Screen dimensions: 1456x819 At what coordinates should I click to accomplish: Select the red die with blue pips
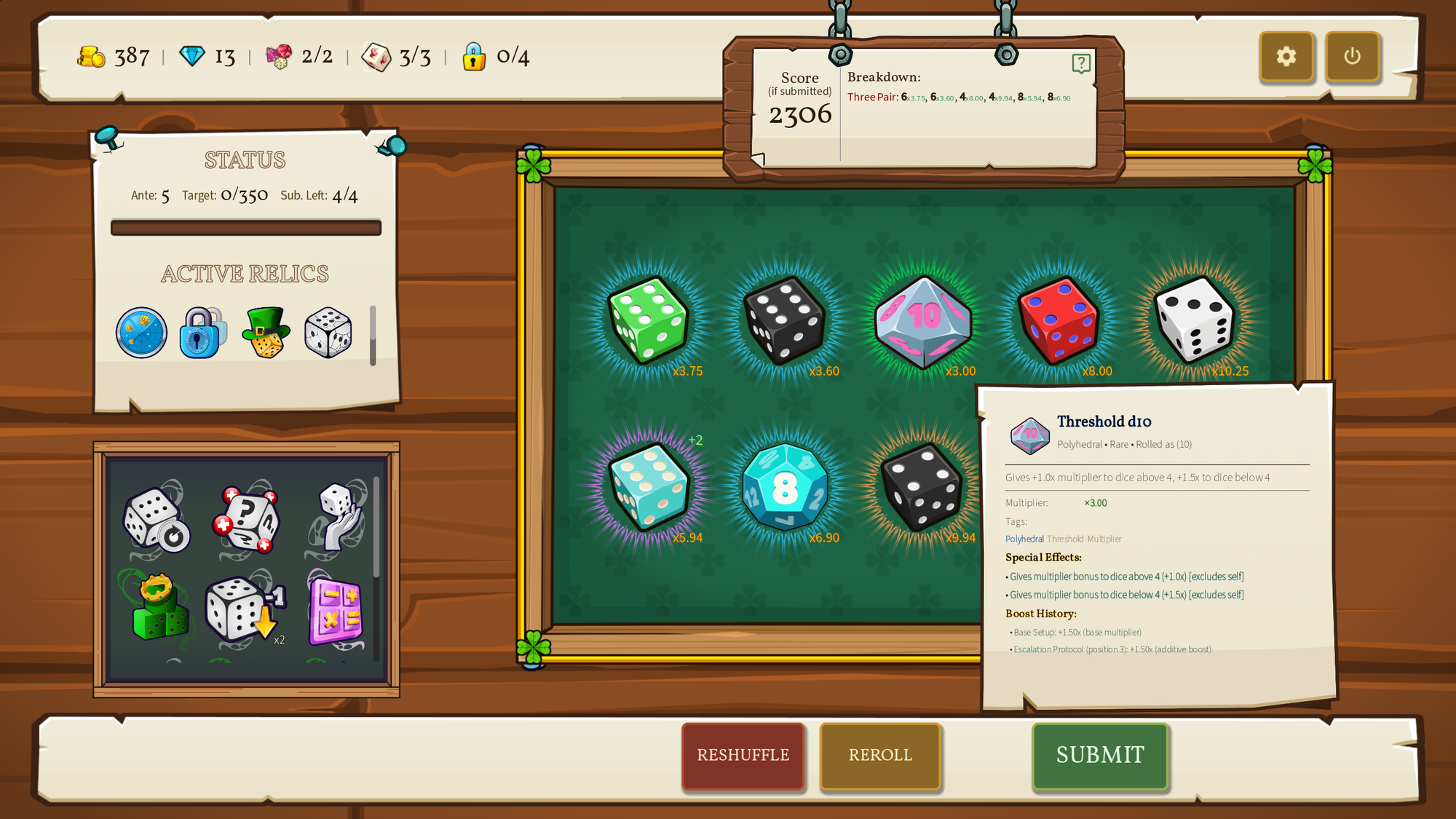[x=1059, y=320]
